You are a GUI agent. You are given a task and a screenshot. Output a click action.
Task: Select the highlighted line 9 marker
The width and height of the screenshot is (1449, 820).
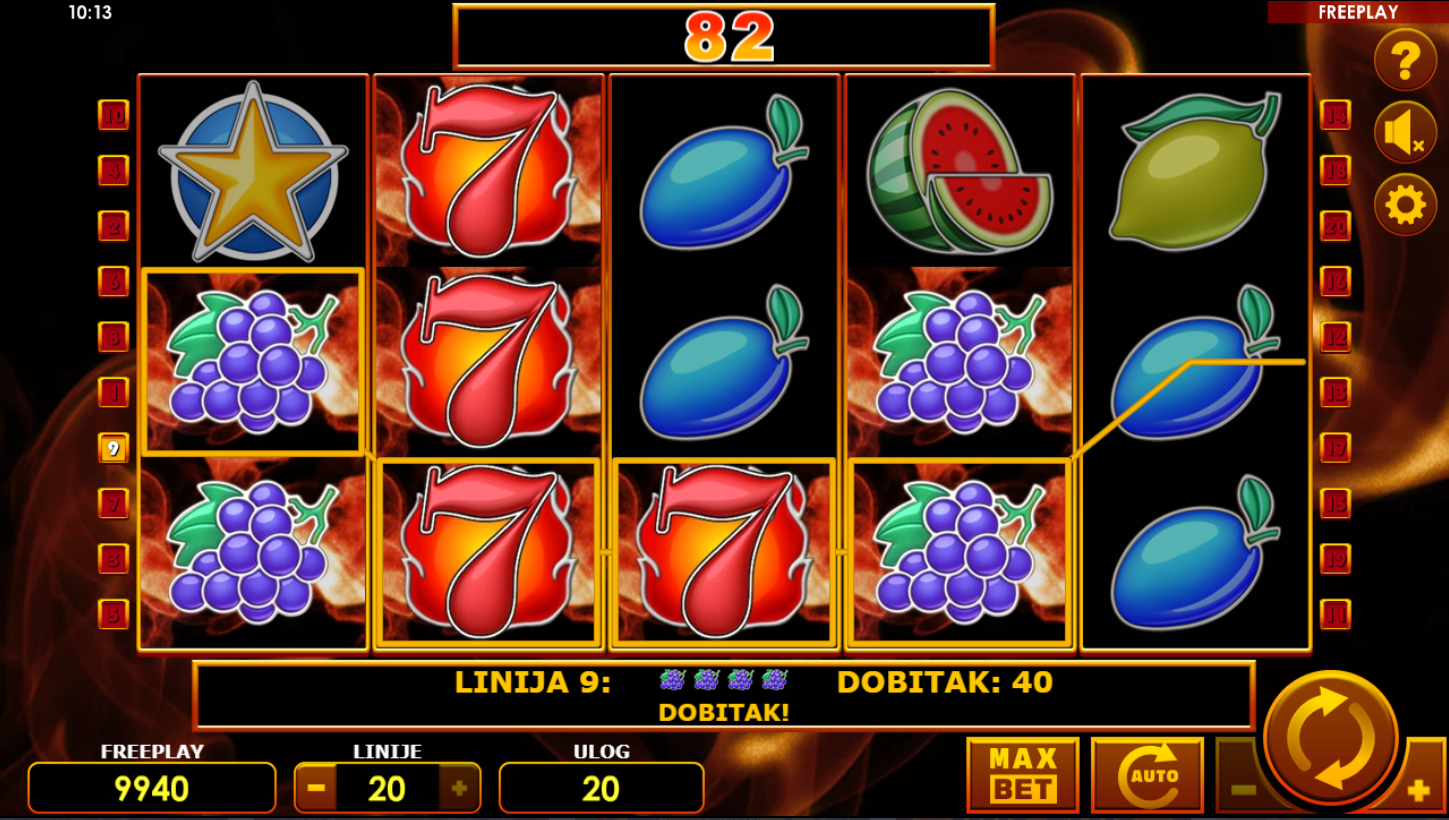(x=113, y=448)
